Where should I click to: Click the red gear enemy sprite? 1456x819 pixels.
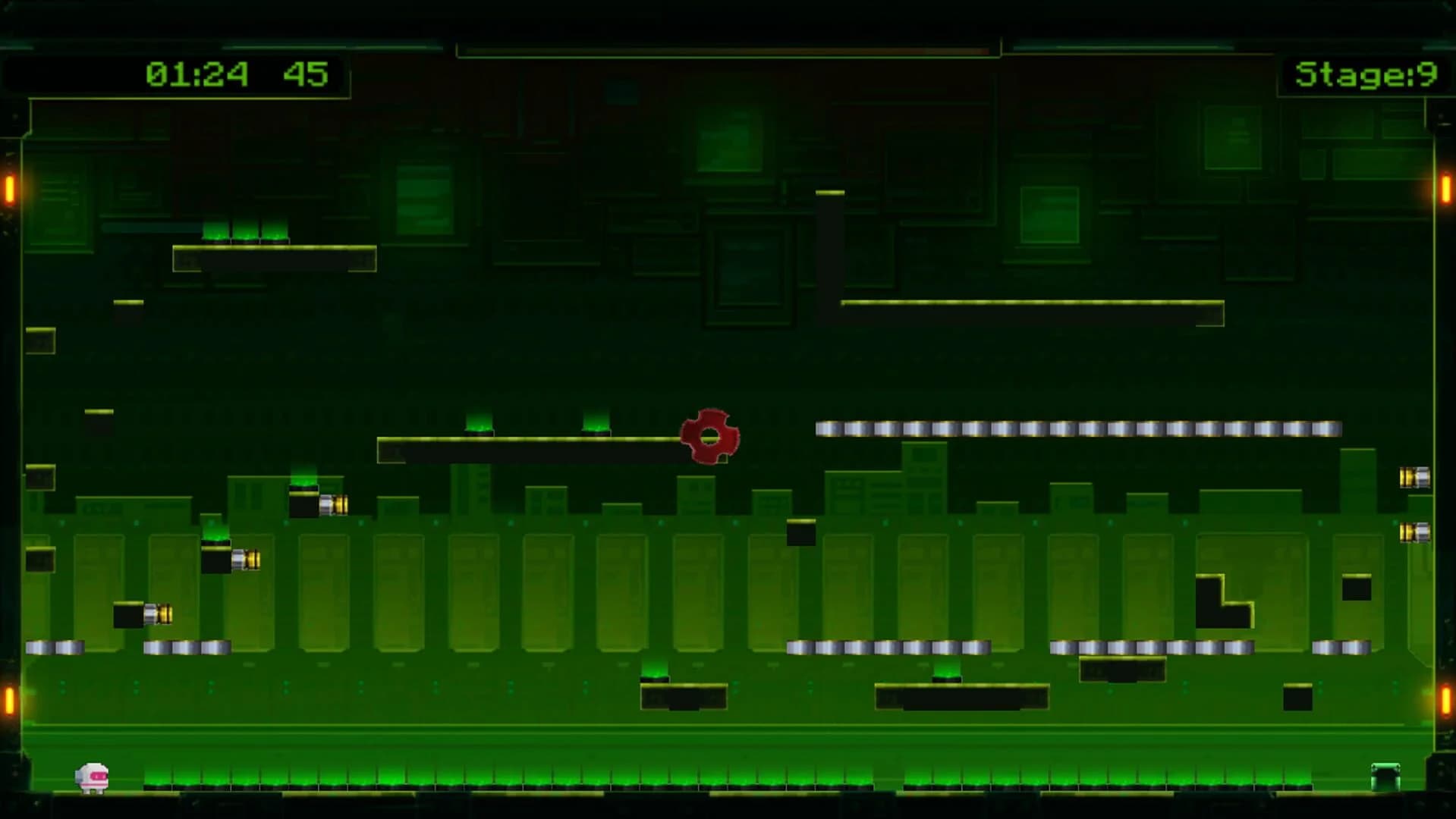click(709, 436)
